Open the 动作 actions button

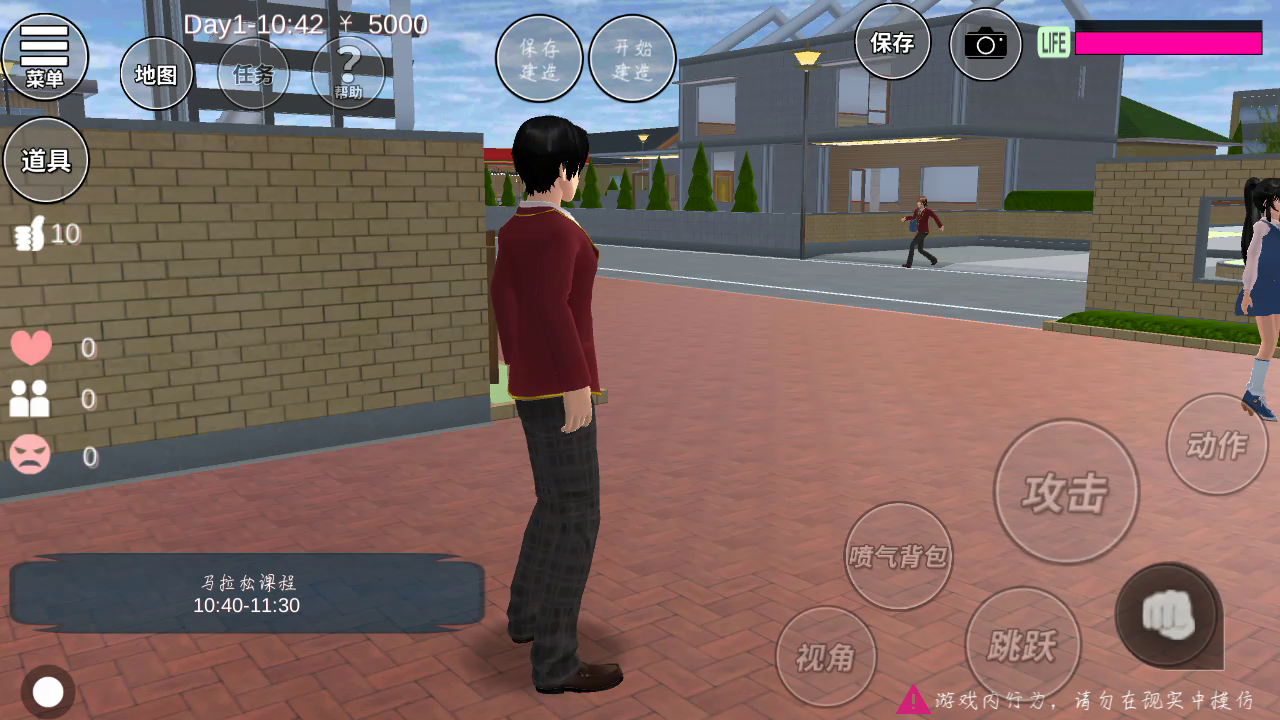click(1216, 444)
